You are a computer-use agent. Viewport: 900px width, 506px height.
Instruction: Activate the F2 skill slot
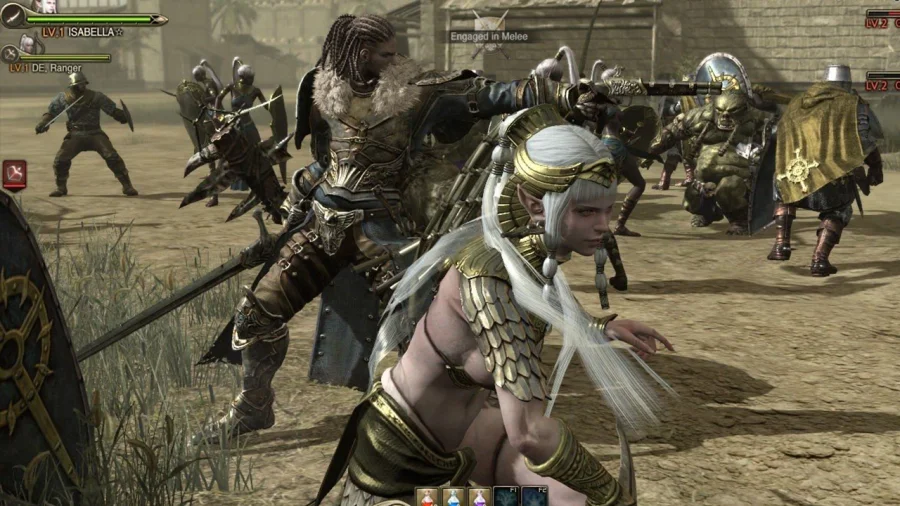pyautogui.click(x=533, y=497)
